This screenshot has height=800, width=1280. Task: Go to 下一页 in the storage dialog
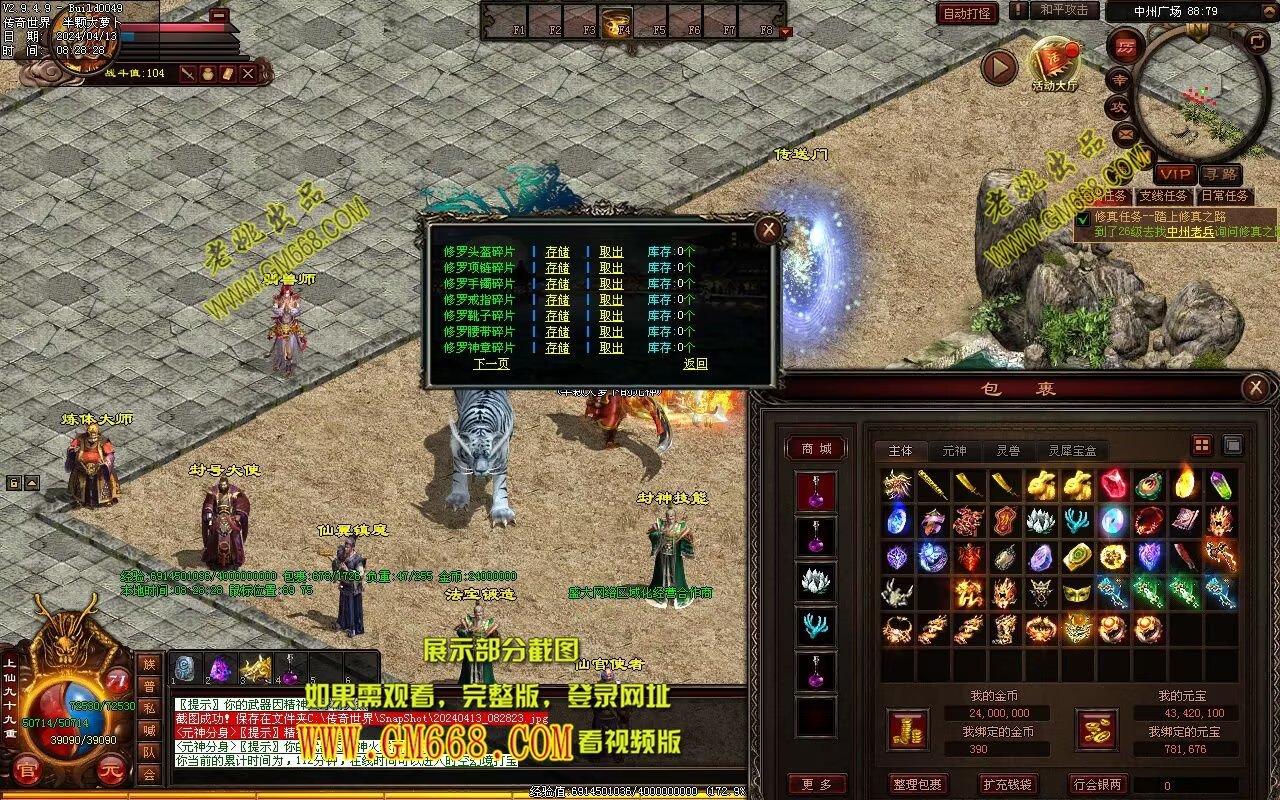(x=491, y=364)
